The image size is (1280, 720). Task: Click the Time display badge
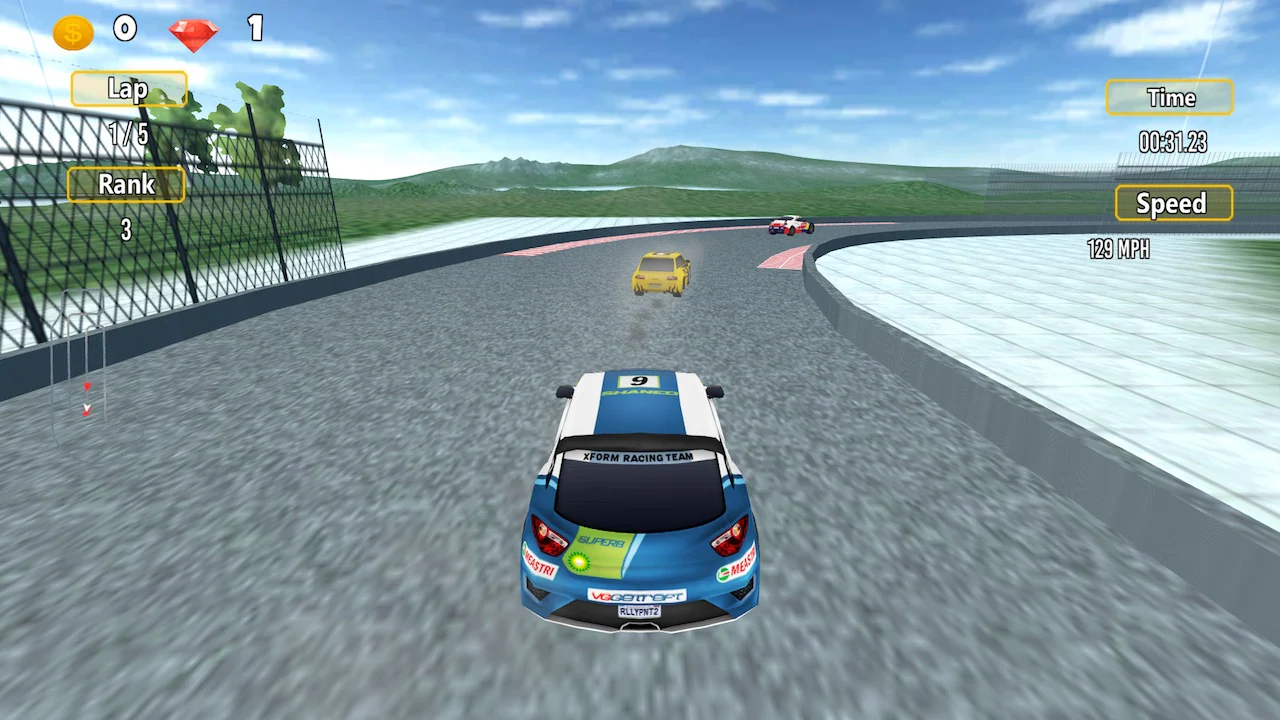click(1170, 98)
